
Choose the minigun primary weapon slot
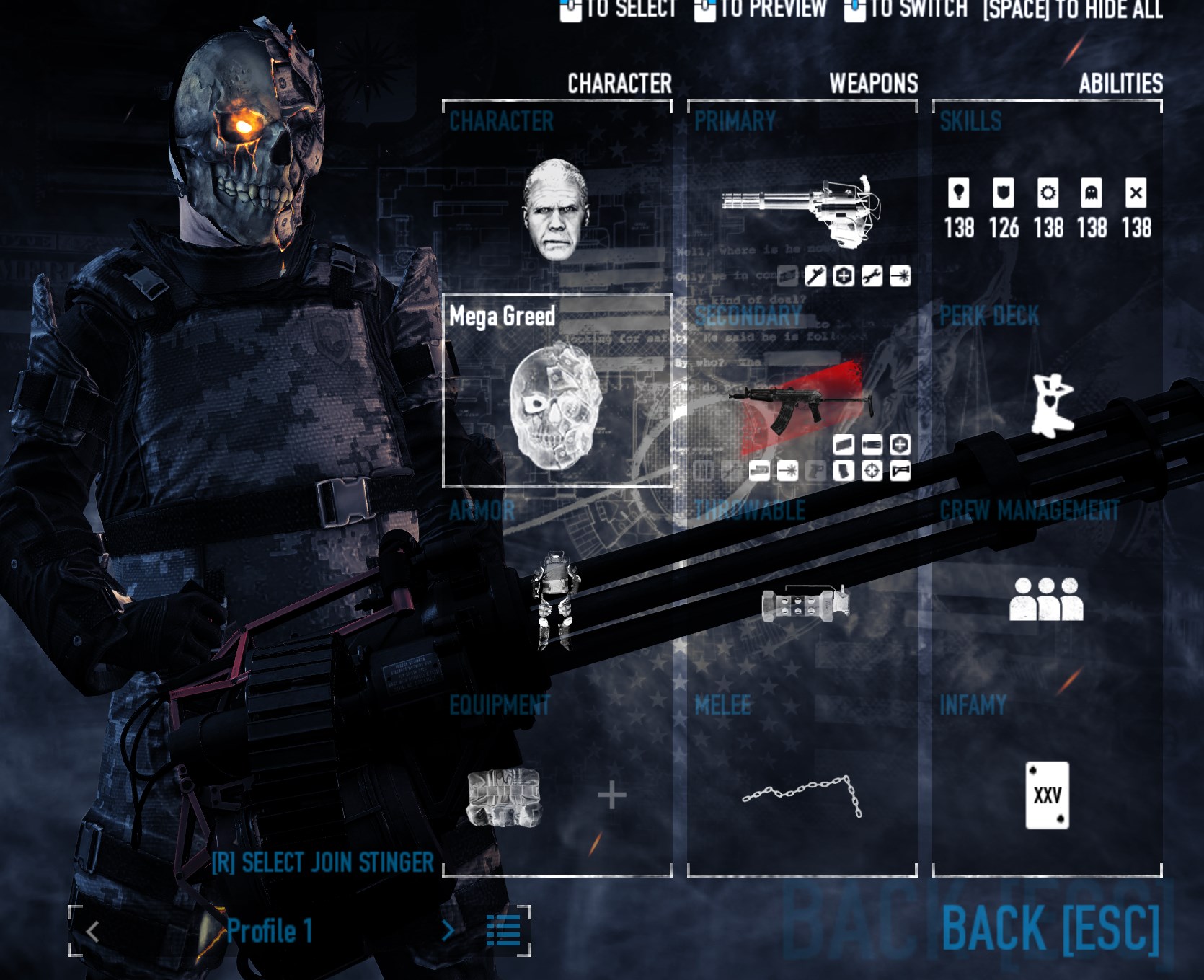(800, 209)
